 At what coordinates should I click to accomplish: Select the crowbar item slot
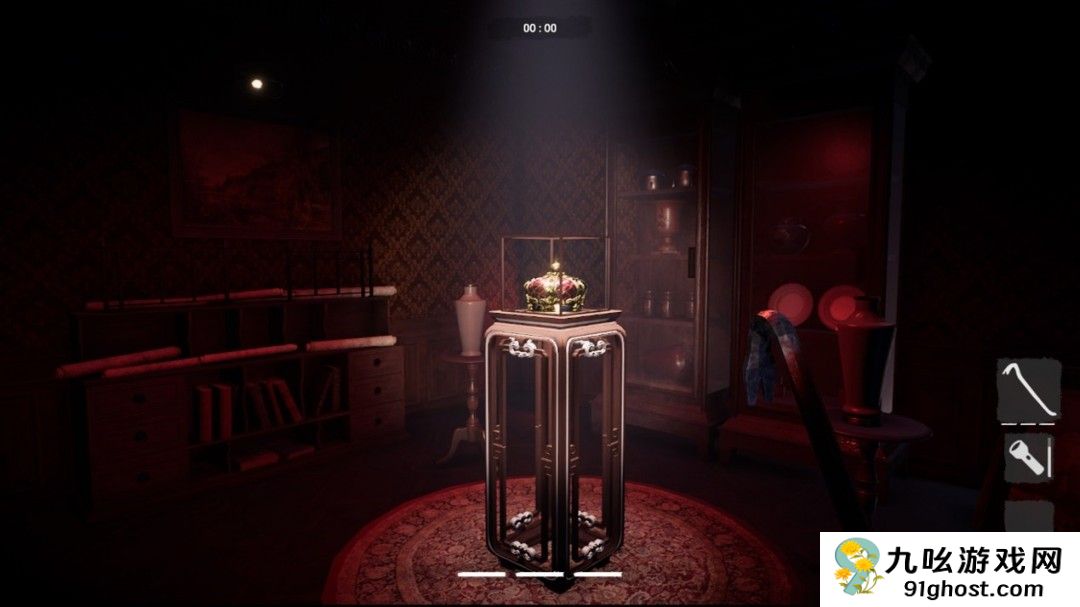tap(1028, 391)
